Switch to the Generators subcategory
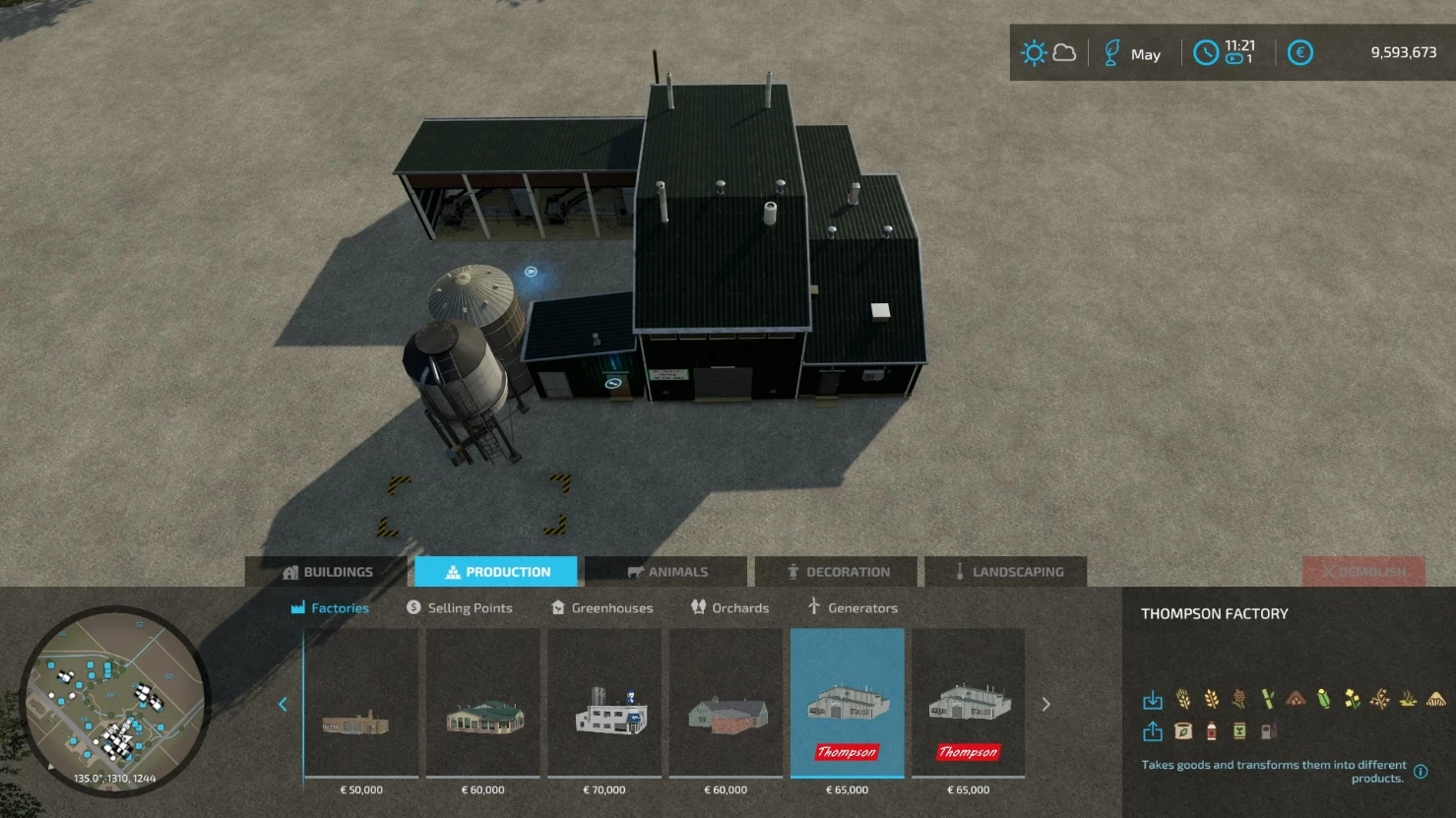This screenshot has height=818, width=1456. coord(852,608)
